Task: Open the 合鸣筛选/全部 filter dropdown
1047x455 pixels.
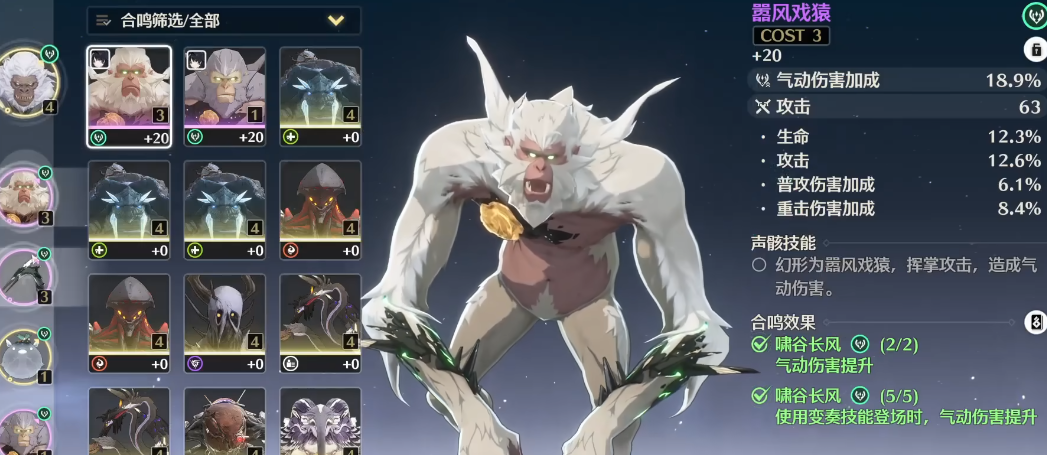Action: point(223,20)
